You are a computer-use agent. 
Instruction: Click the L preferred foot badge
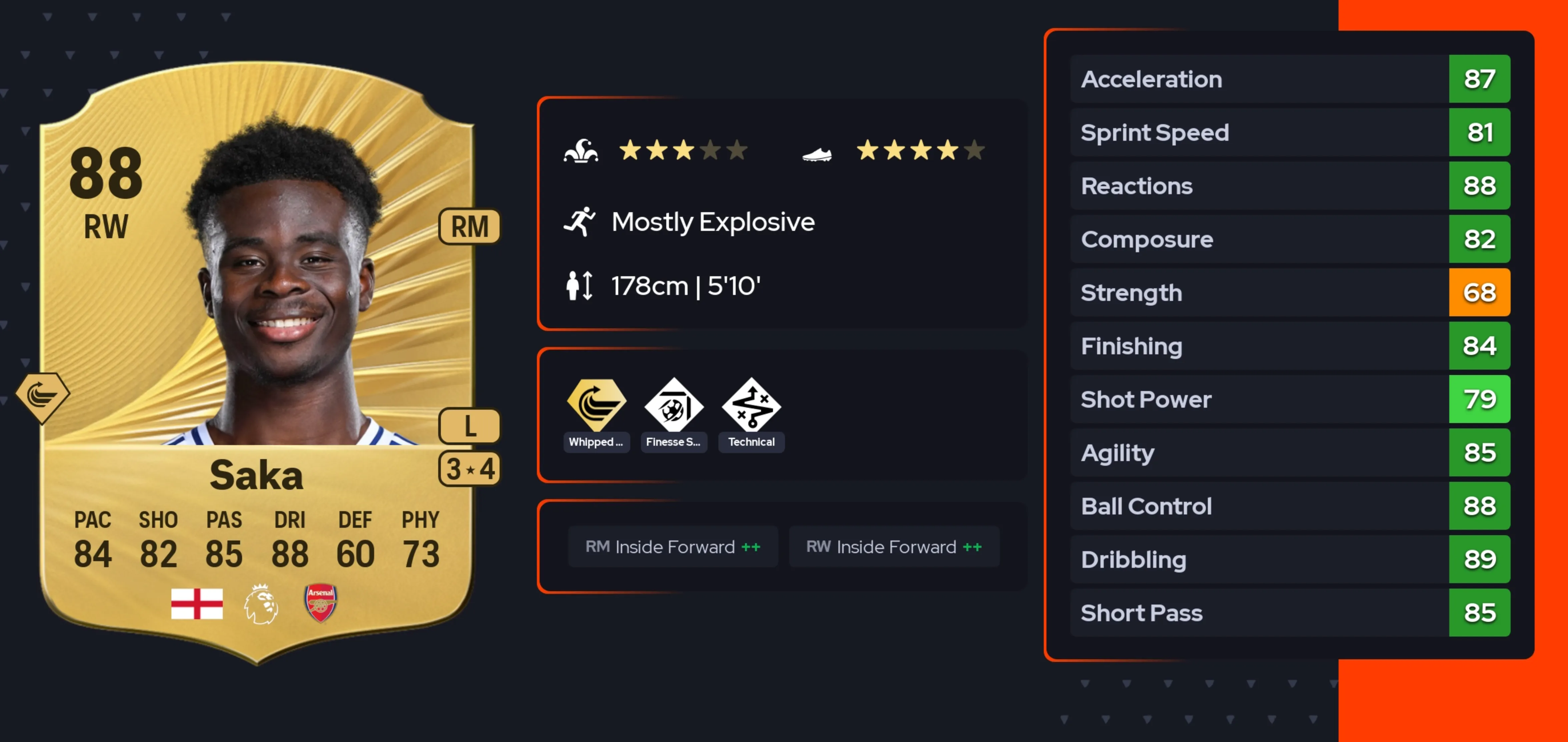[469, 425]
